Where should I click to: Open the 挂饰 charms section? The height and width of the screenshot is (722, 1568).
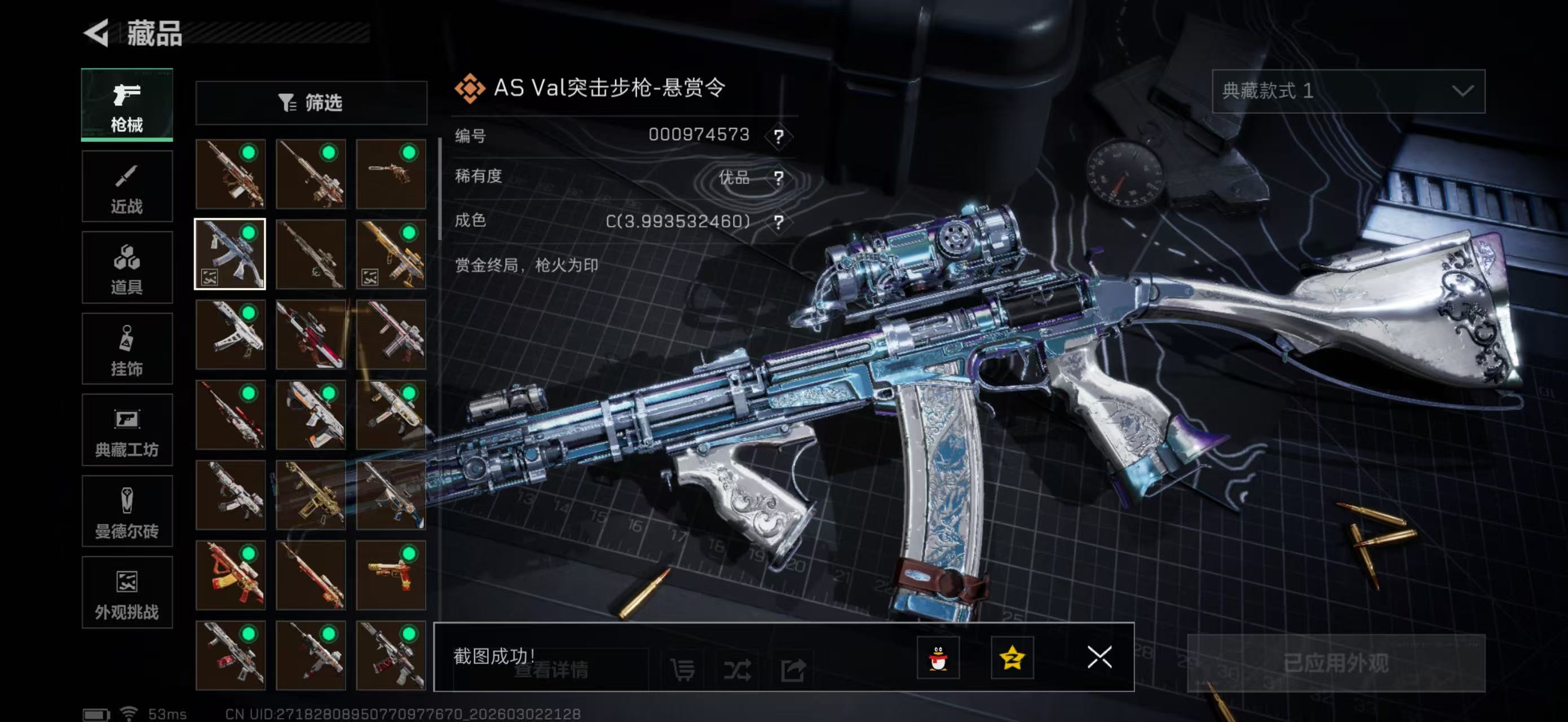127,349
